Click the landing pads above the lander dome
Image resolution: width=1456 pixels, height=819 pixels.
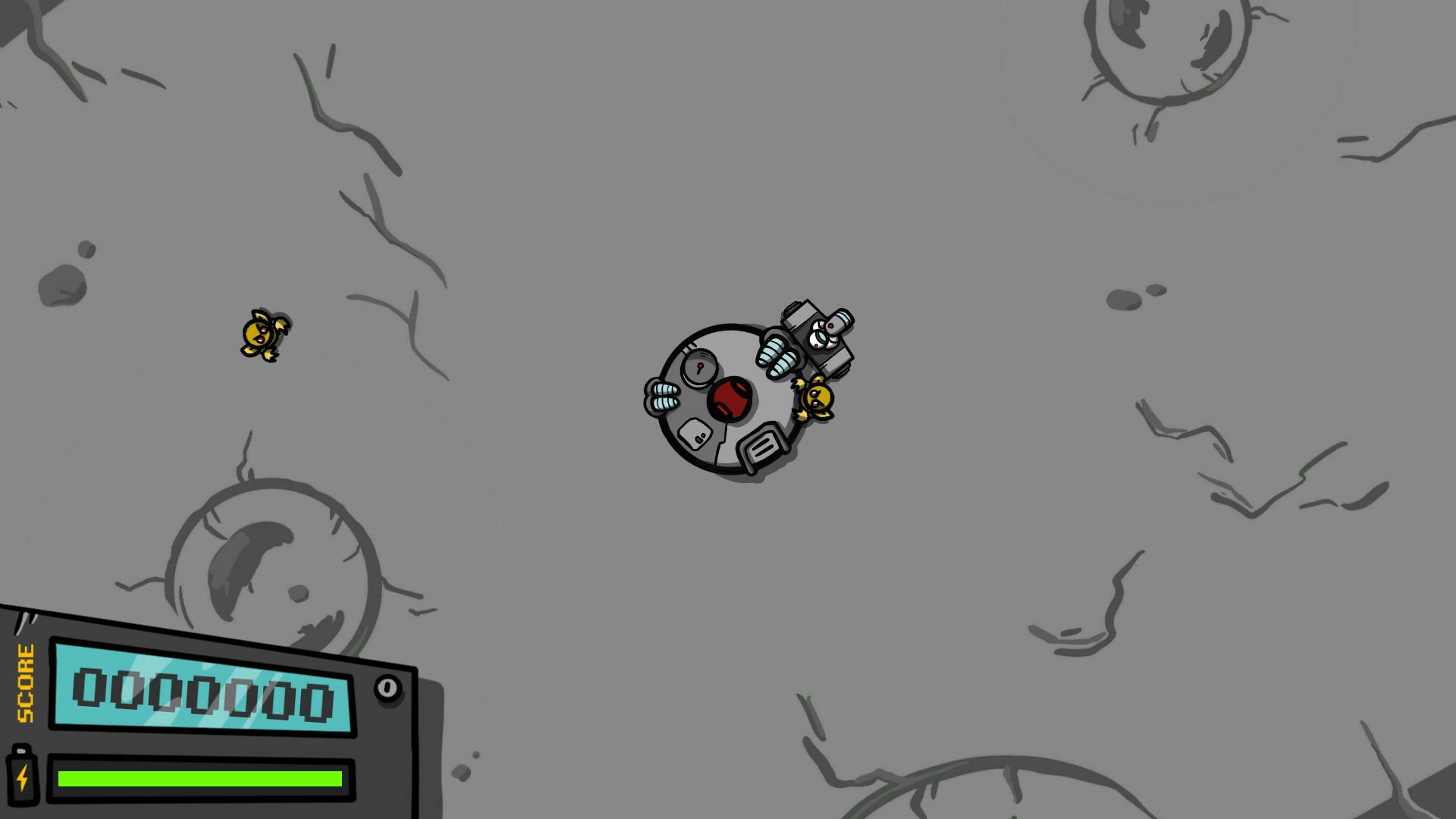pyautogui.click(x=777, y=356)
